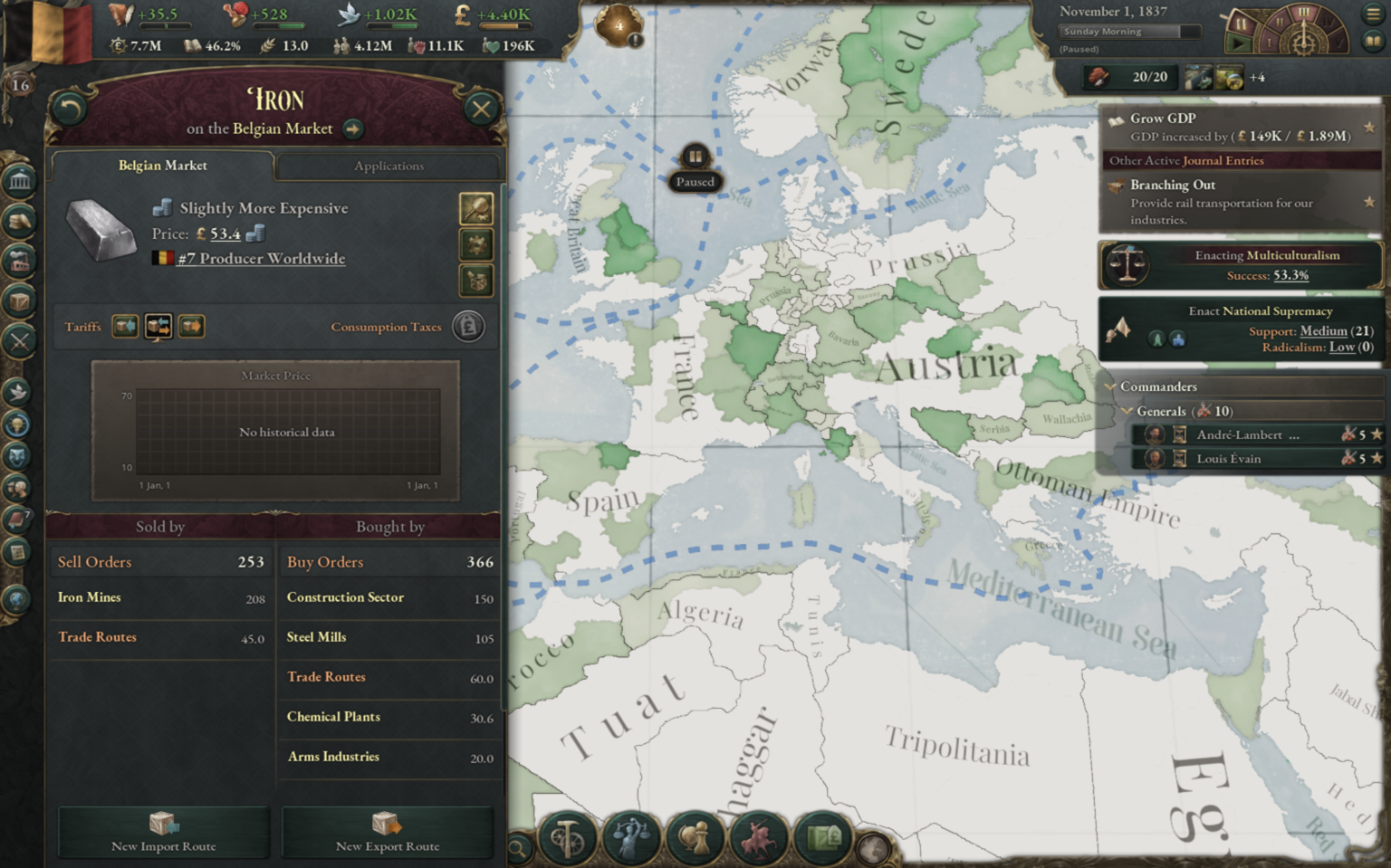Expand Other Active Journal Entries
The image size is (1391, 868).
1185,160
